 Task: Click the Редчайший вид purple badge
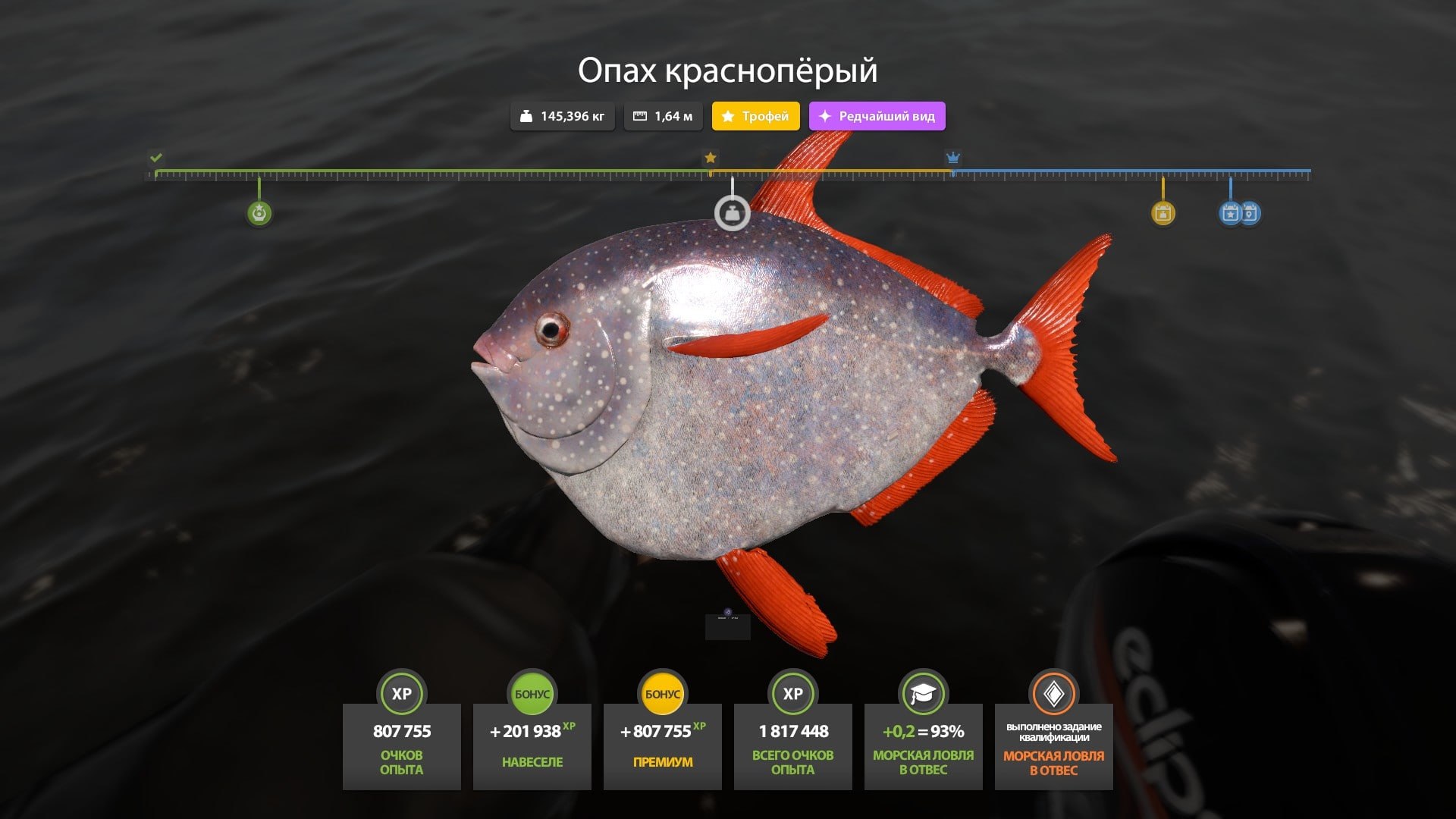click(877, 116)
